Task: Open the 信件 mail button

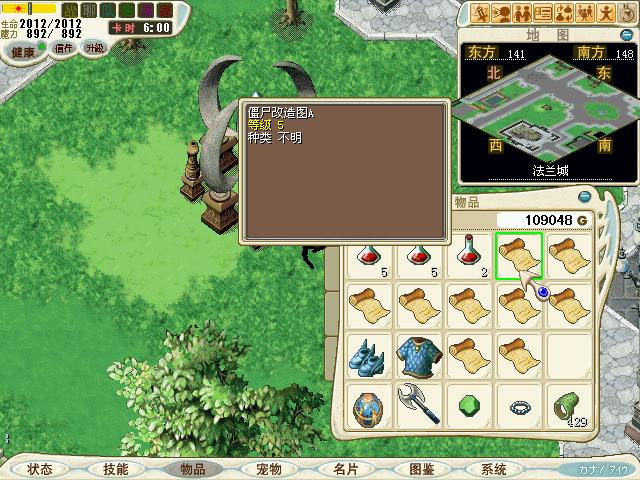Action: pos(64,48)
